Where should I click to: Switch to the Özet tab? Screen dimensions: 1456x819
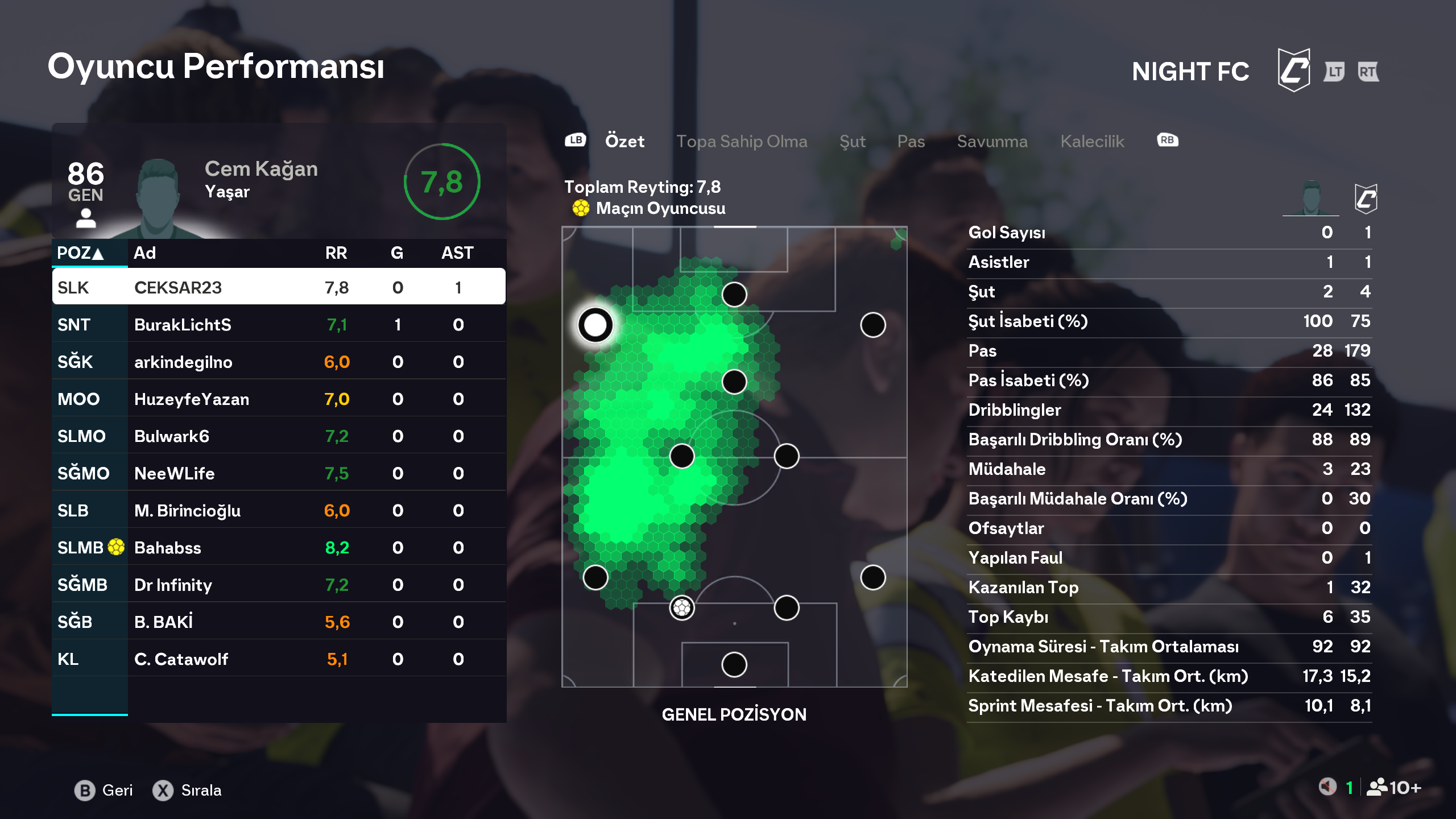tap(624, 141)
